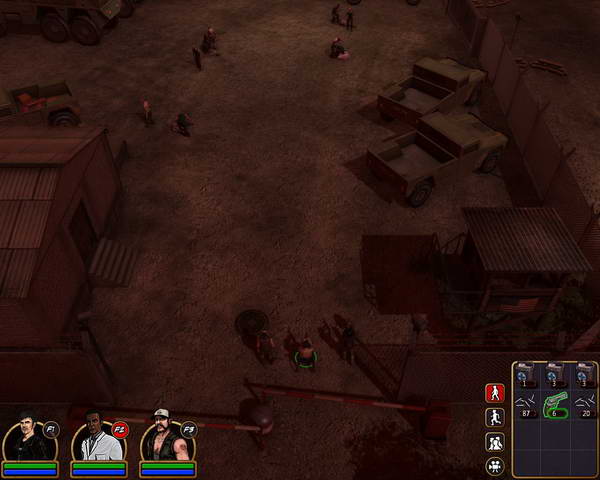Pick the ammo pile with count 20
Screen dimensions: 600x480
pyautogui.click(x=584, y=403)
